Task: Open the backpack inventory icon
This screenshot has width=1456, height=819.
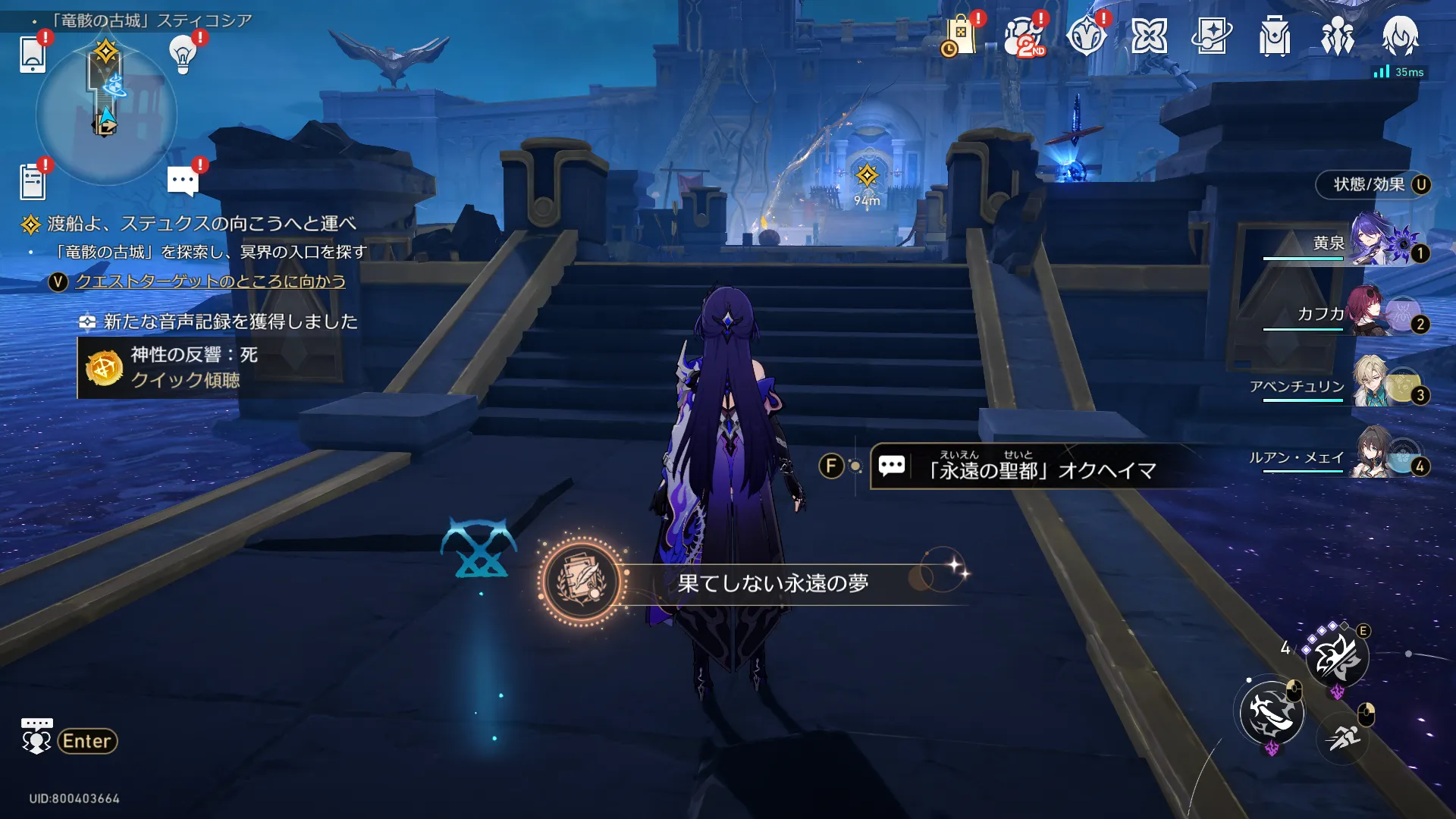Action: click(1274, 36)
